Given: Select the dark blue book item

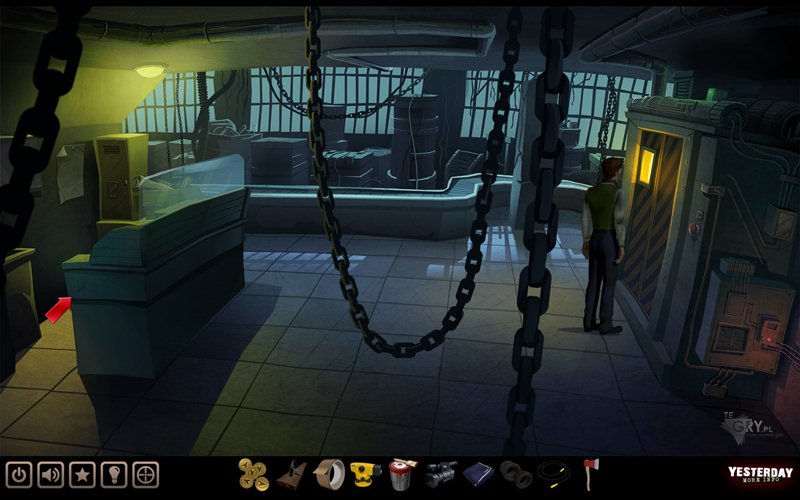Looking at the screenshot, I should tap(478, 474).
